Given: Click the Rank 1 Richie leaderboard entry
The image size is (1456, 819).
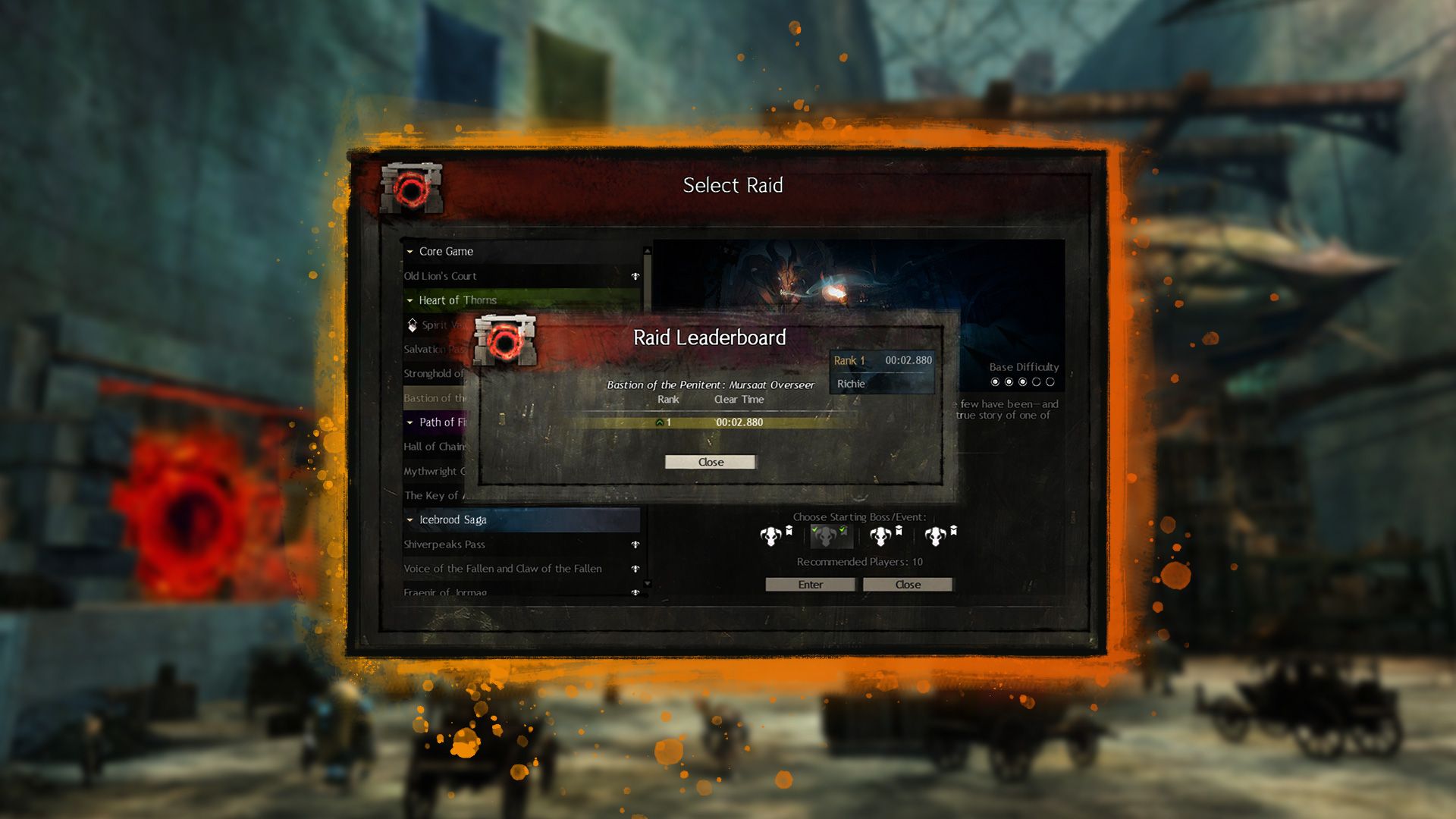Looking at the screenshot, I should [882, 372].
